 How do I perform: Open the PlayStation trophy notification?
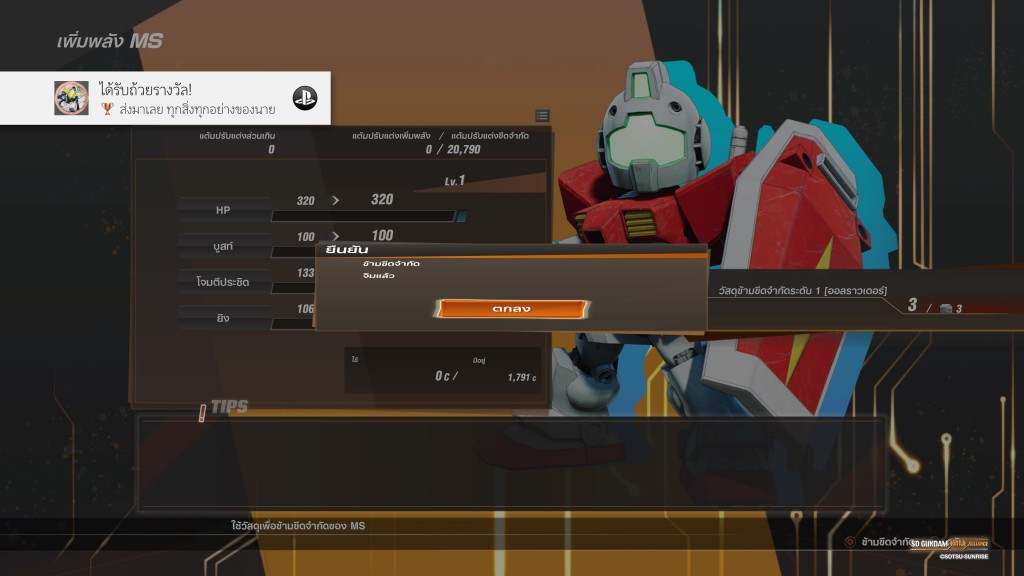click(x=165, y=98)
